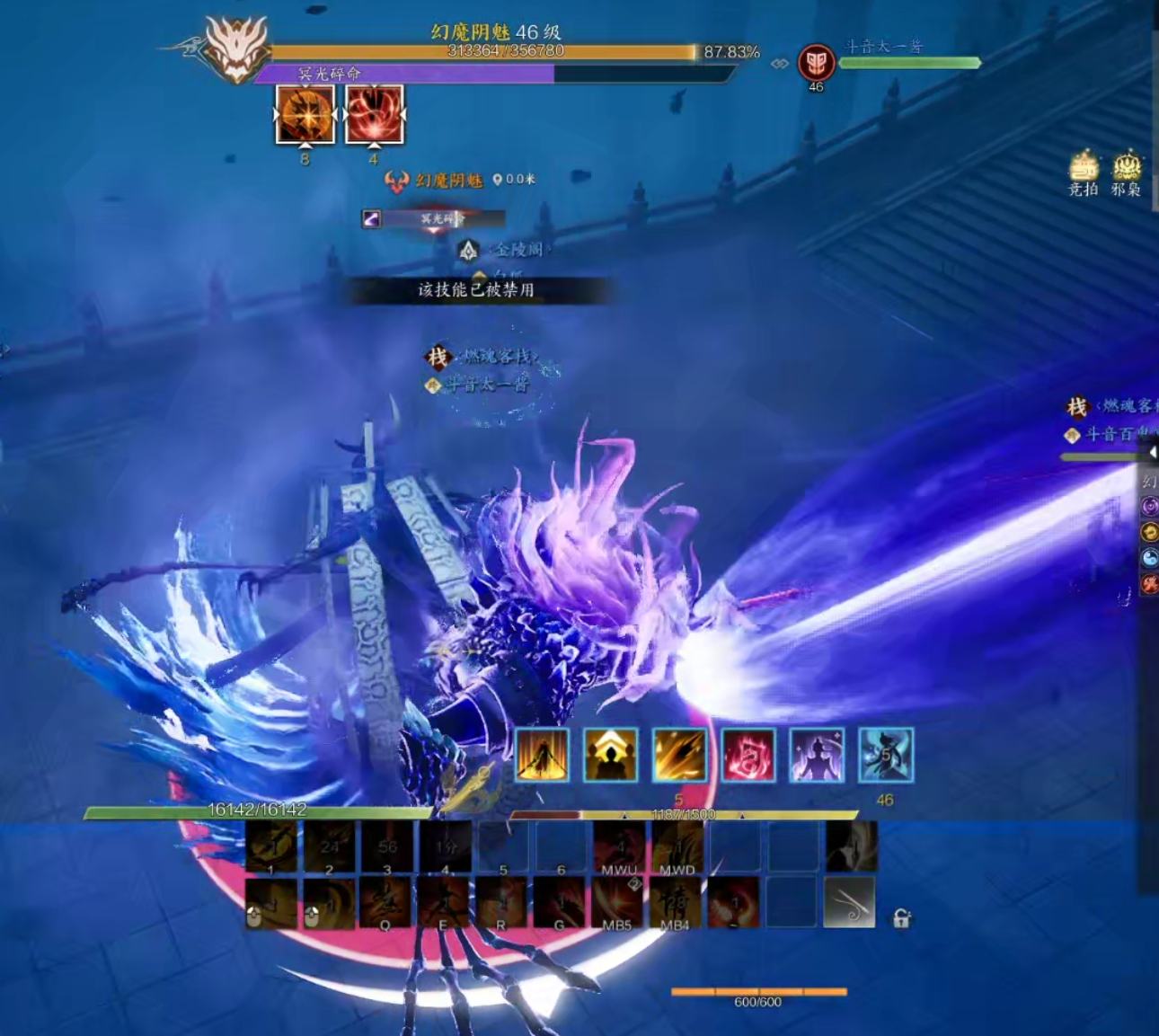1159x1036 pixels.
Task: Expand the side panel arrow on right edge
Action: tap(1153, 452)
